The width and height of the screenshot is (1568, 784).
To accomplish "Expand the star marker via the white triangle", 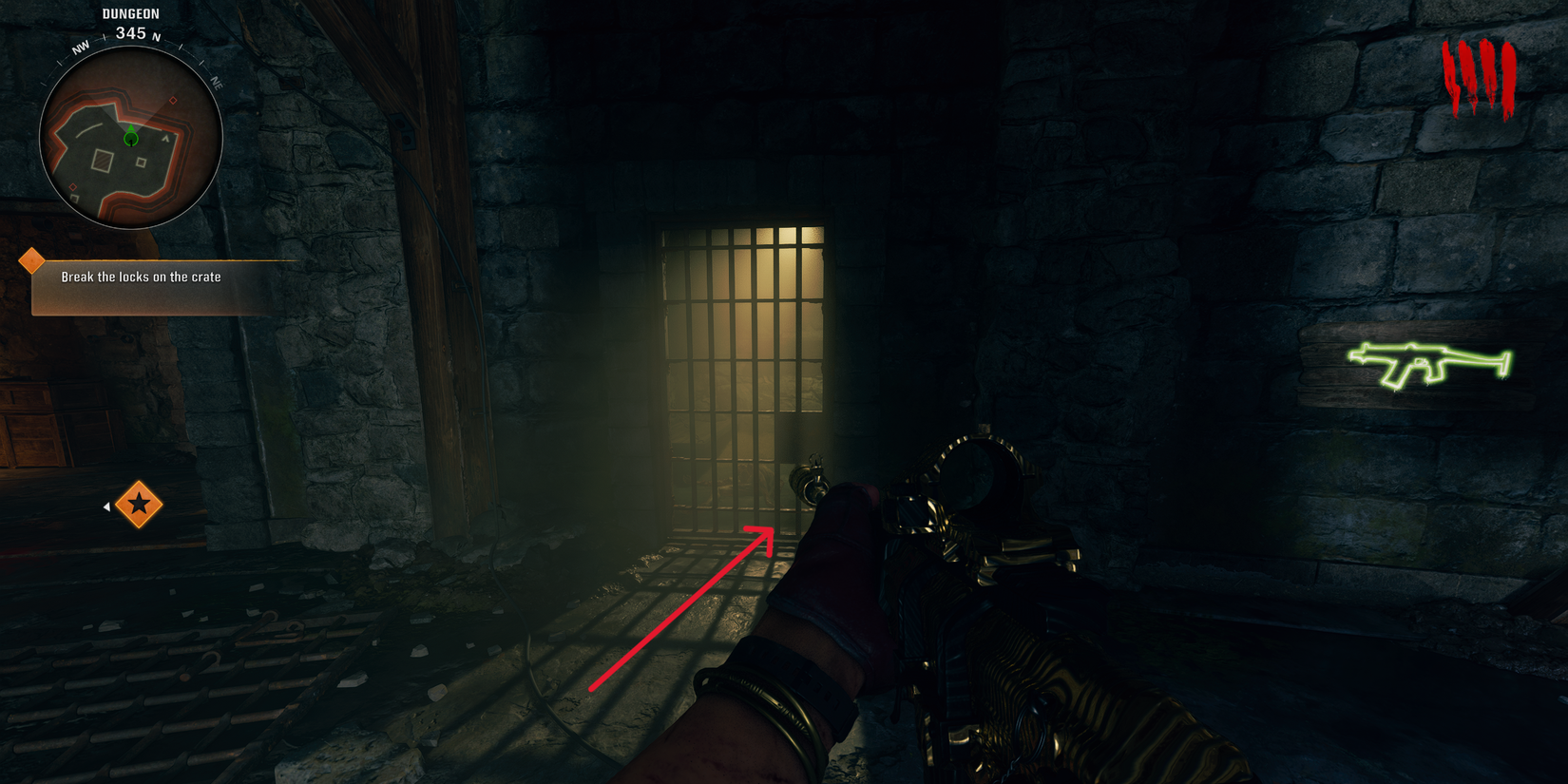I will (105, 505).
